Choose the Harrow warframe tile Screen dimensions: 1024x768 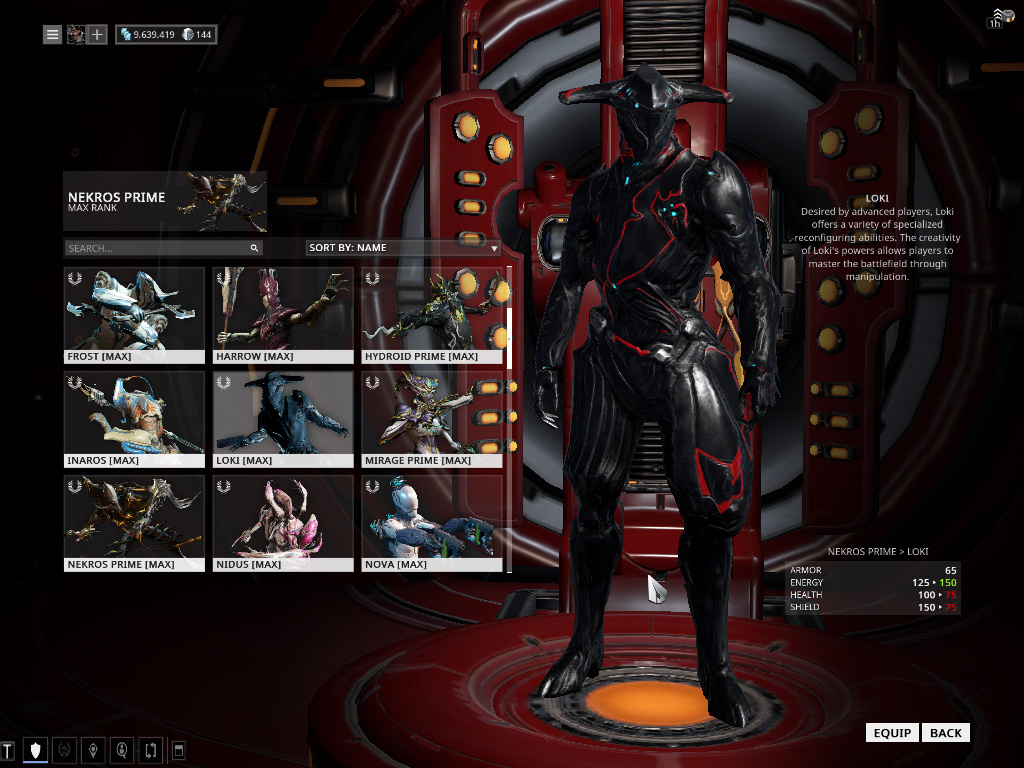283,314
